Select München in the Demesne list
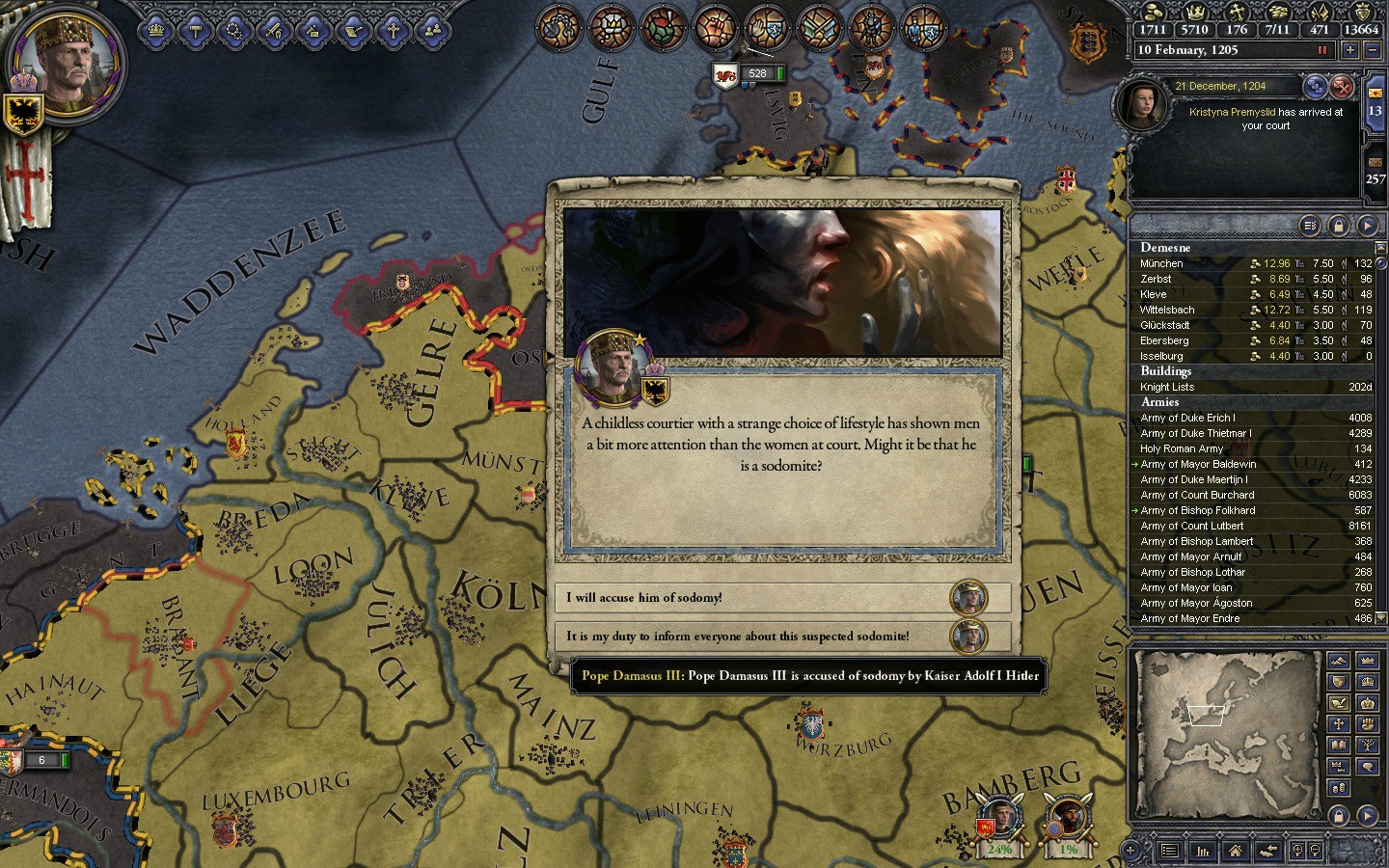 [1161, 263]
